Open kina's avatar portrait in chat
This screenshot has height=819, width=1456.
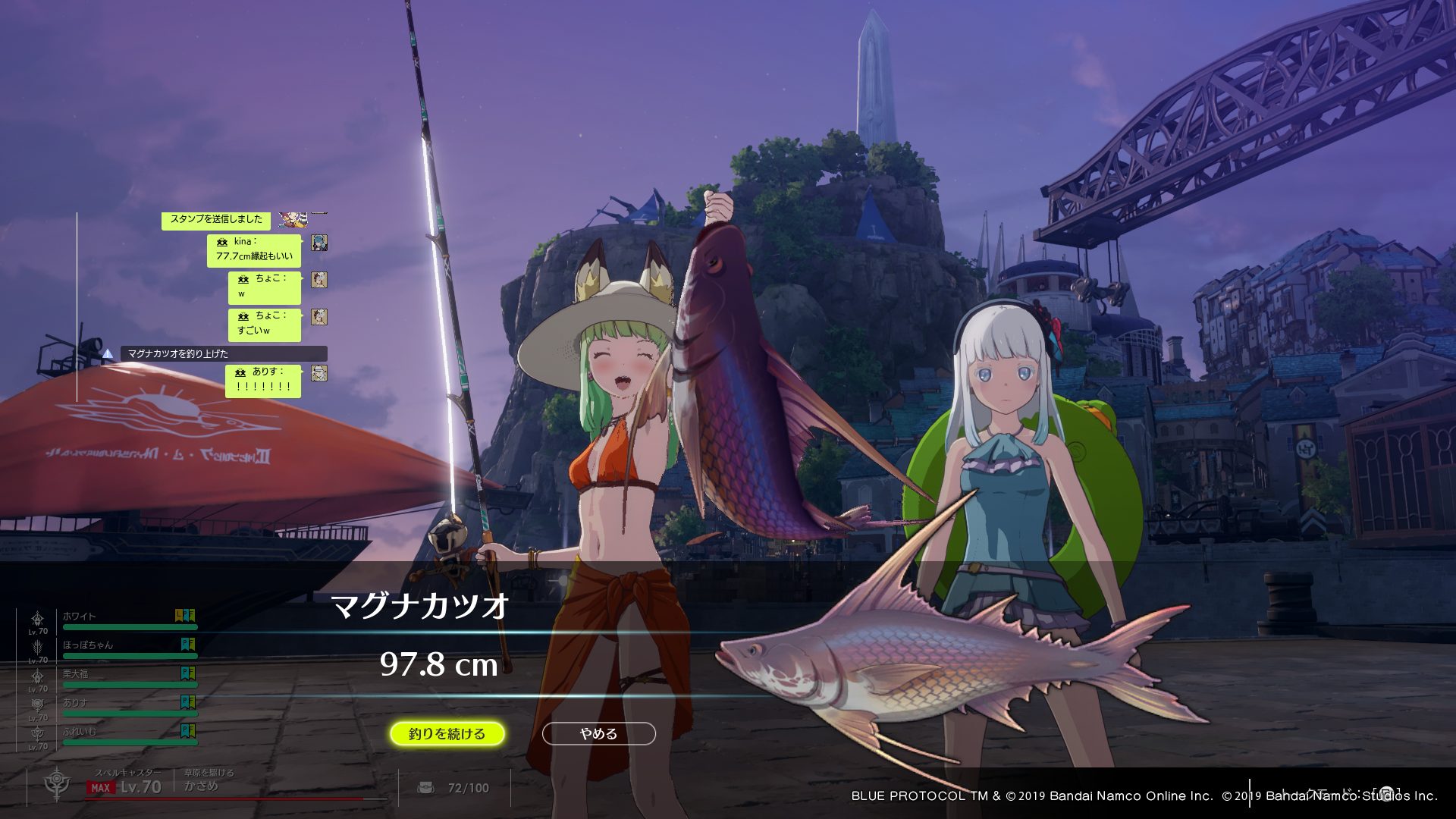click(319, 243)
